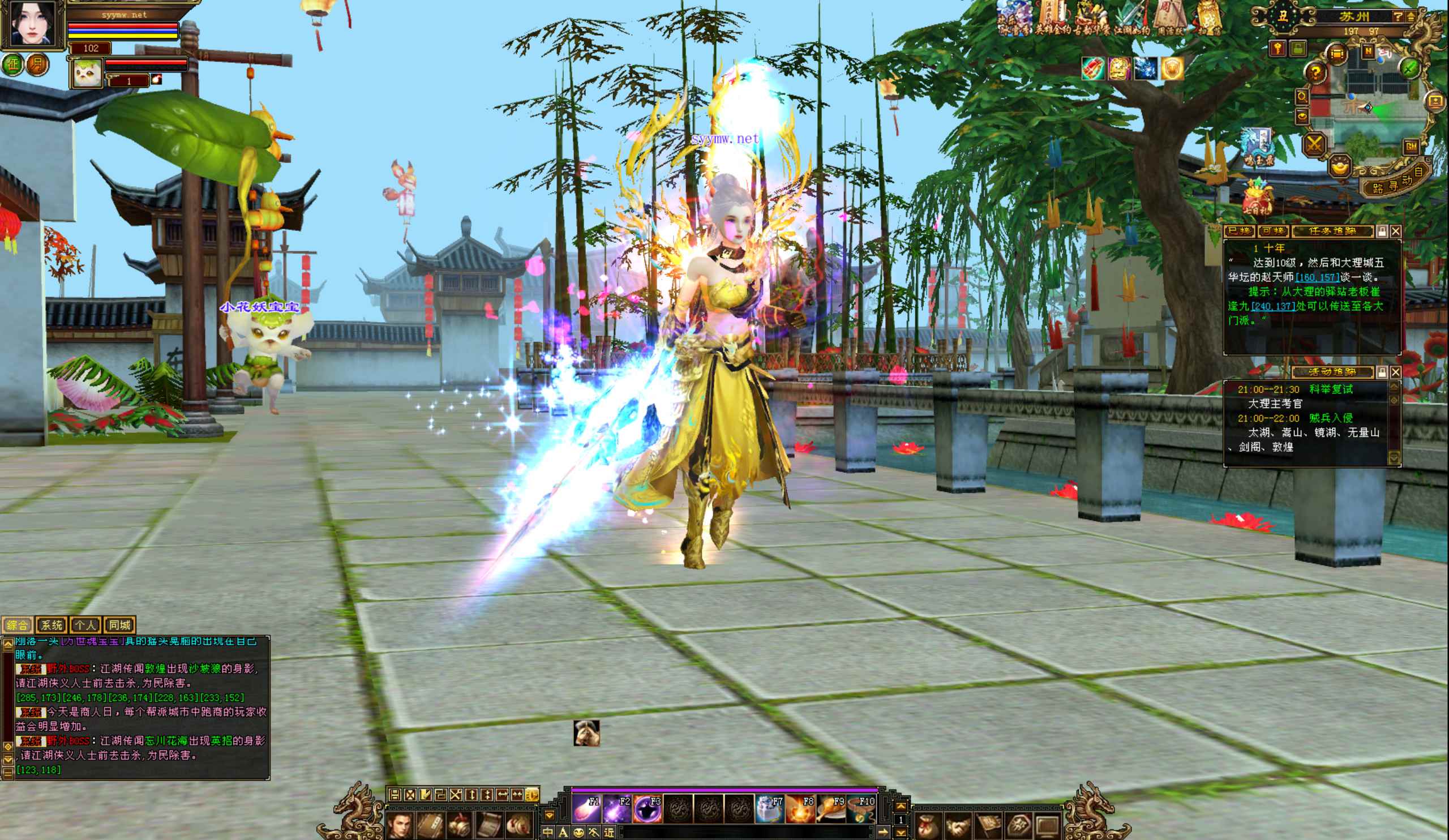Open the red-tied money bag menu

point(928,826)
